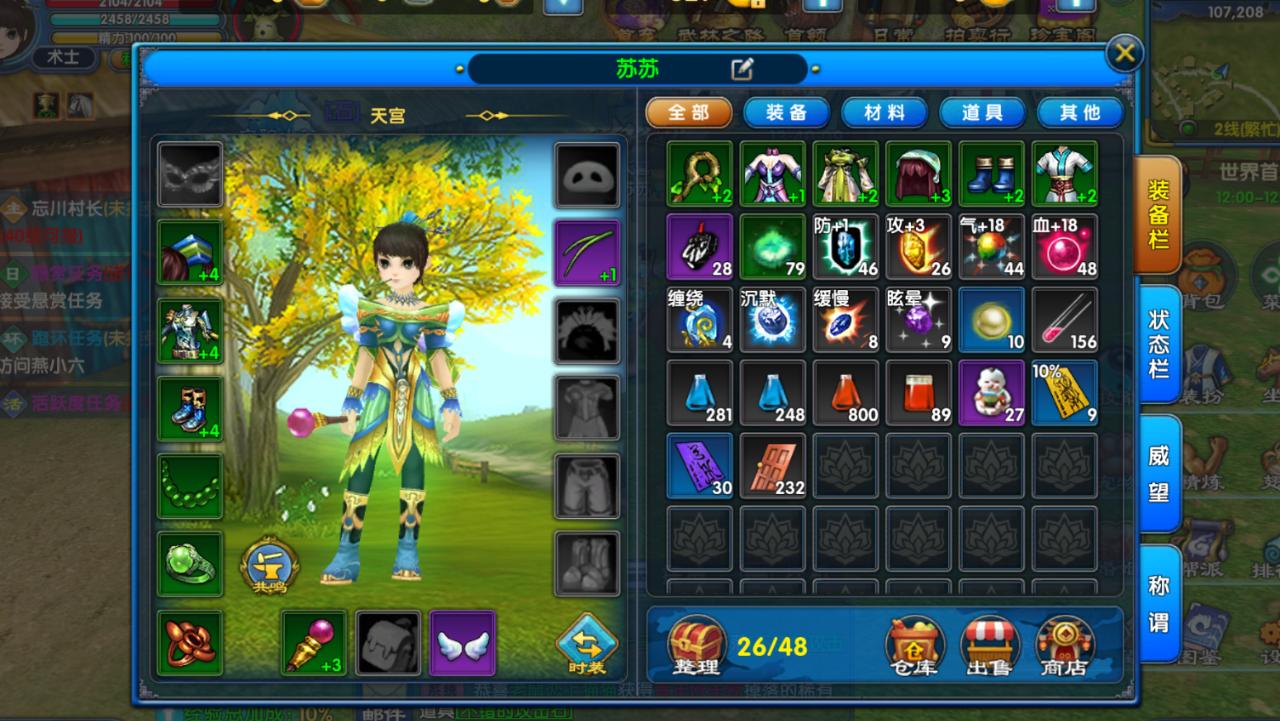View the 称谓 titles side tab
Image resolution: width=1280 pixels, height=721 pixels.
pyautogui.click(x=1159, y=603)
